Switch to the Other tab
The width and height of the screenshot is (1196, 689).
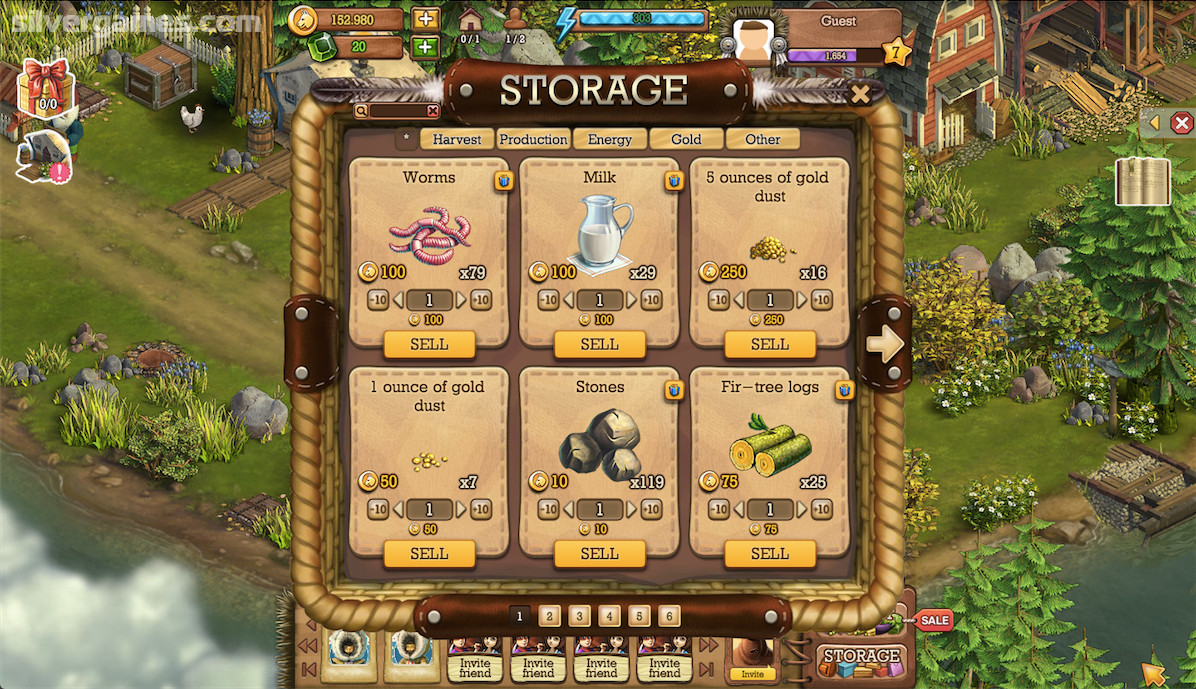pyautogui.click(x=762, y=140)
